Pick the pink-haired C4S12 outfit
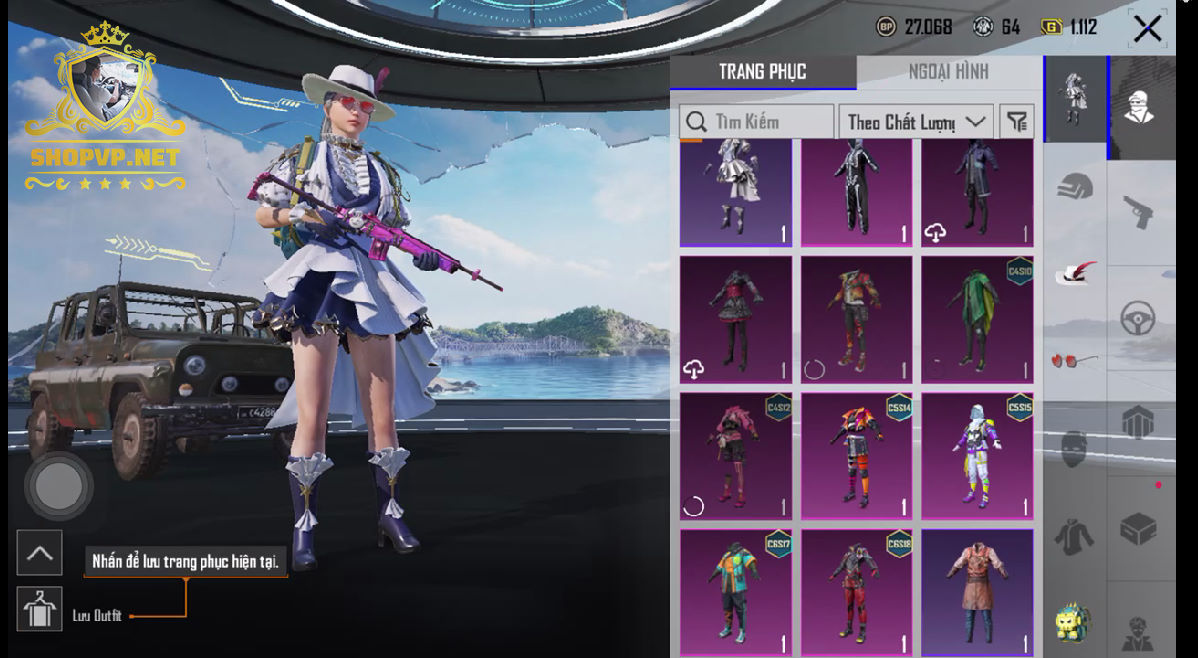 (736, 456)
